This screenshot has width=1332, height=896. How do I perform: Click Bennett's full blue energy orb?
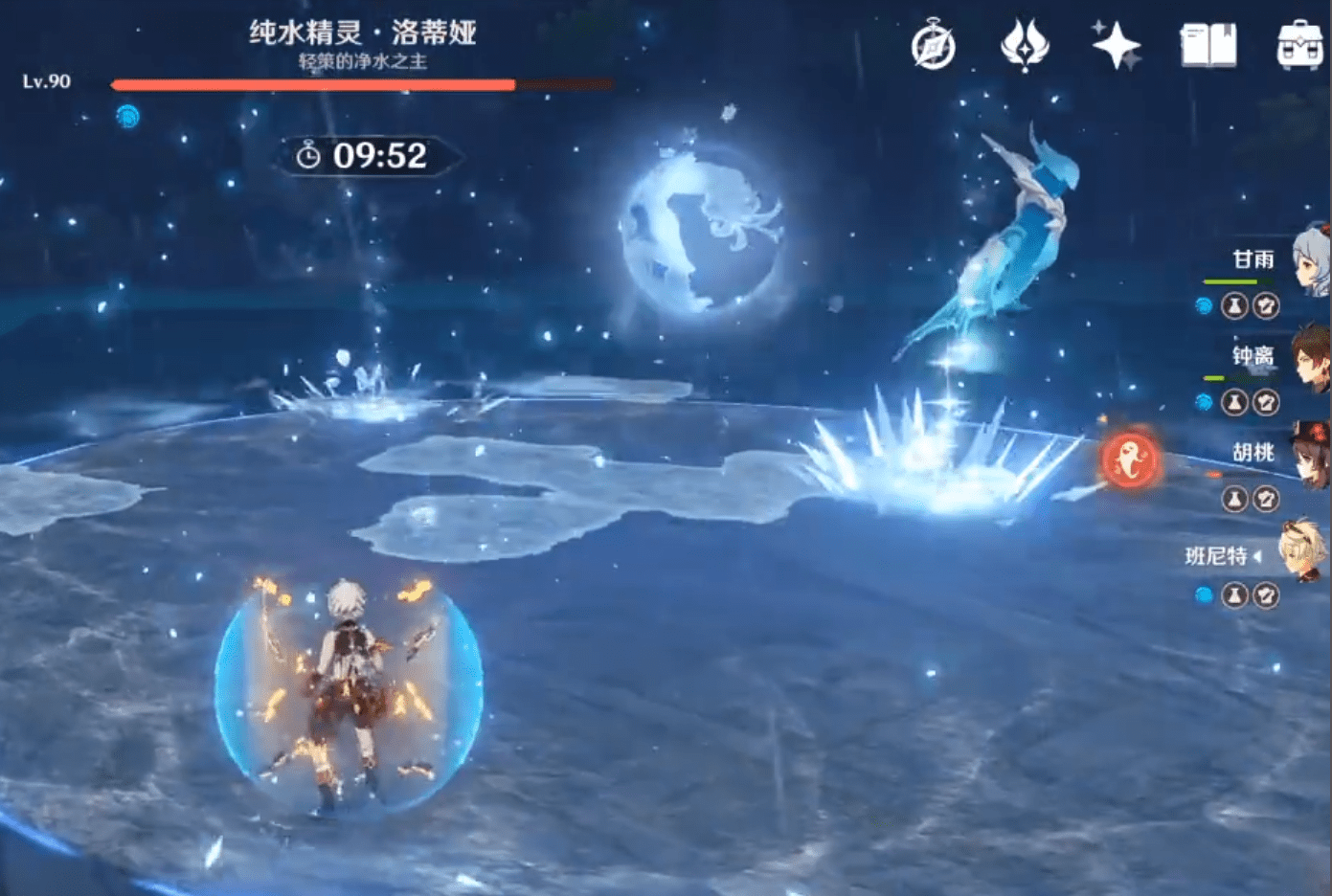(x=1206, y=595)
